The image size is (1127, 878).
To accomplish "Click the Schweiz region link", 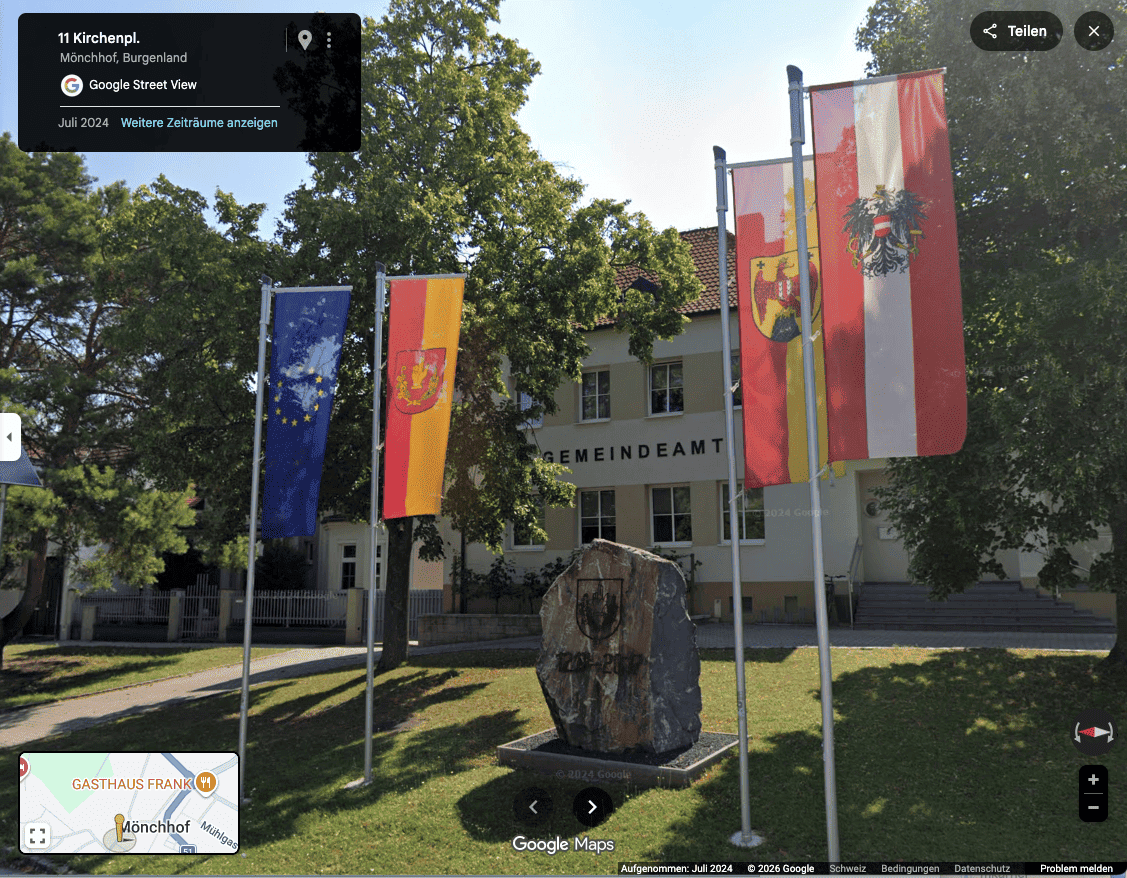I will [847, 869].
